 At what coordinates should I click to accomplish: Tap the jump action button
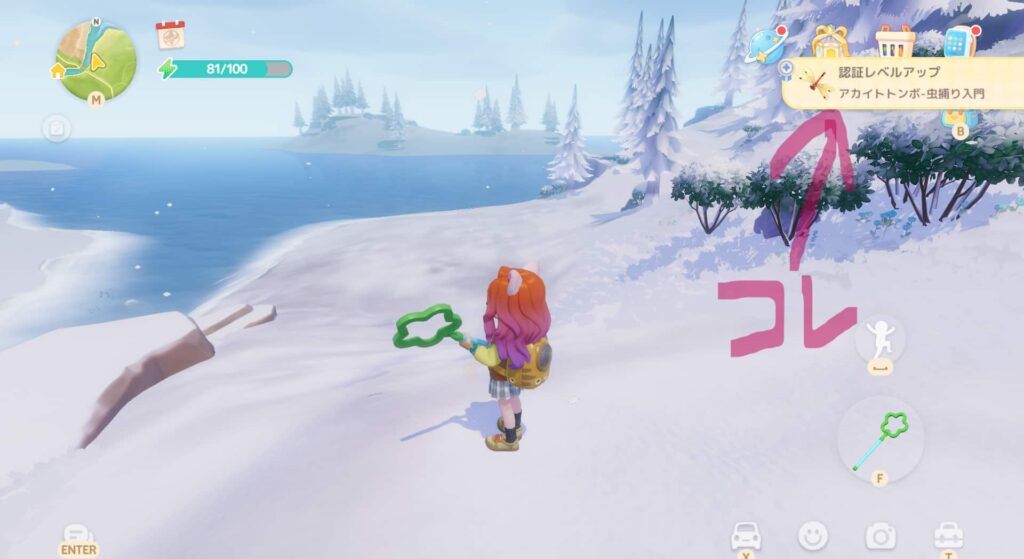(x=880, y=340)
